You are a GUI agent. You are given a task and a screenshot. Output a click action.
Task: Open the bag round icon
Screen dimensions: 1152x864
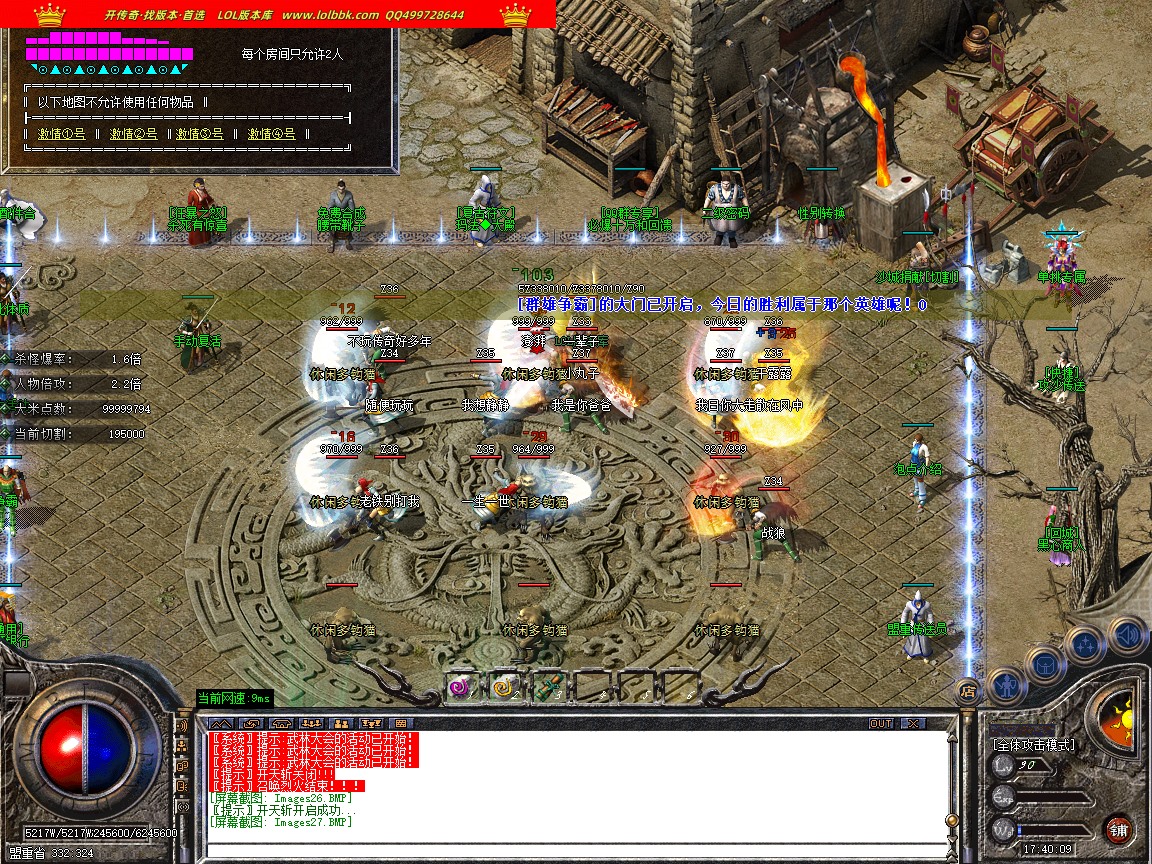click(1045, 664)
